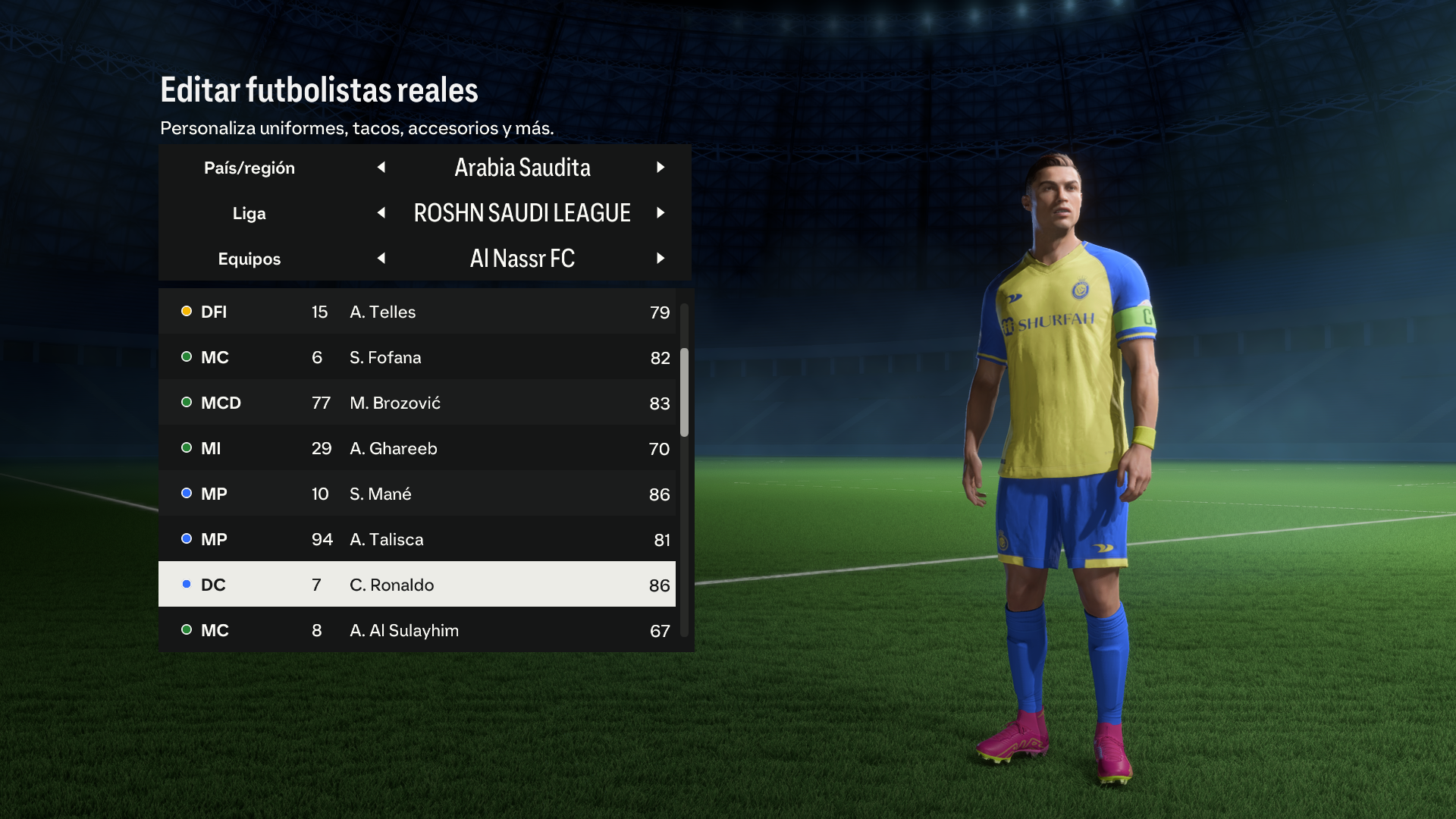Select A. Ghareeb in the roster
1456x819 pixels.
[x=417, y=448]
